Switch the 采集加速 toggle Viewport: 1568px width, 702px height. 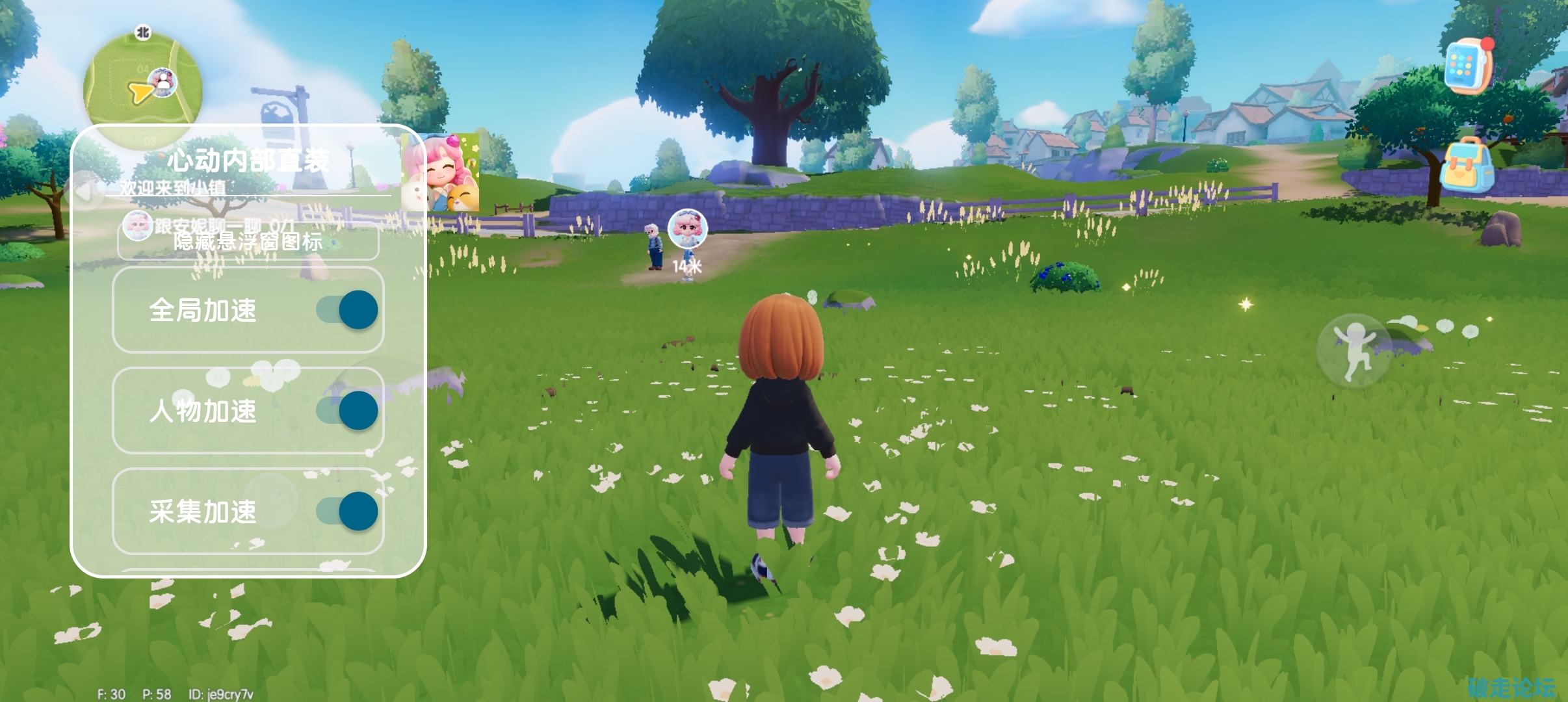click(x=348, y=512)
